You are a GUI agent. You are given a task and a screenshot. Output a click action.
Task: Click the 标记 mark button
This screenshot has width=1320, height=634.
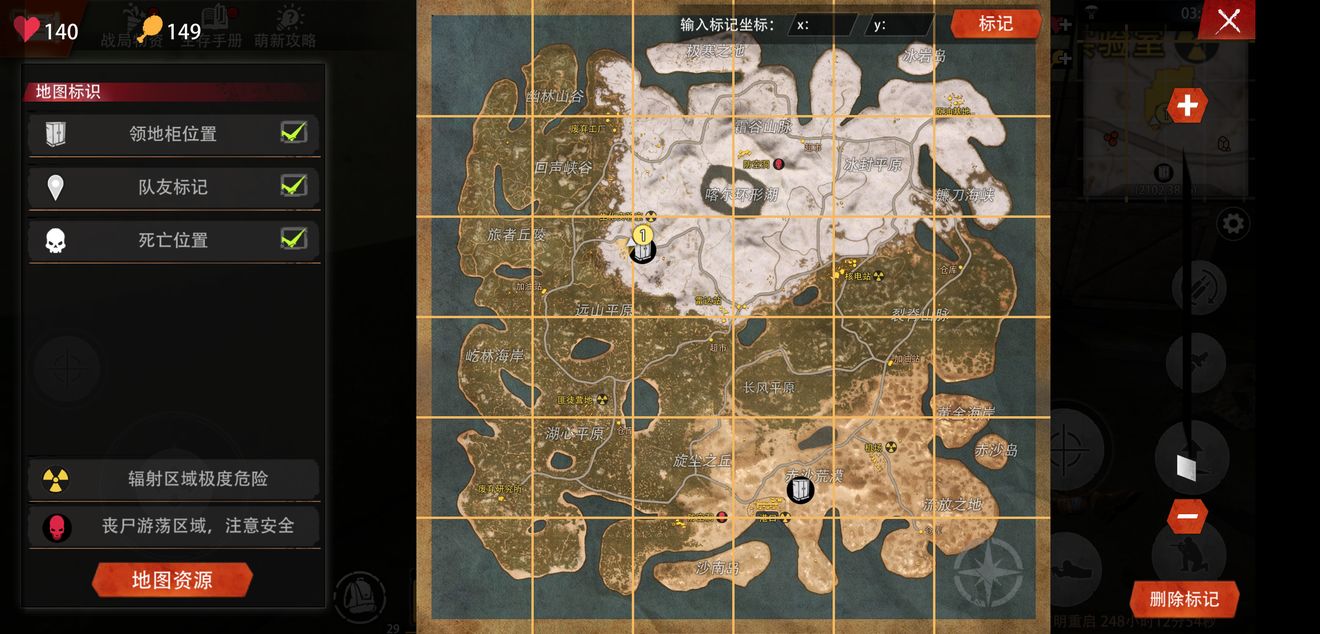(995, 23)
